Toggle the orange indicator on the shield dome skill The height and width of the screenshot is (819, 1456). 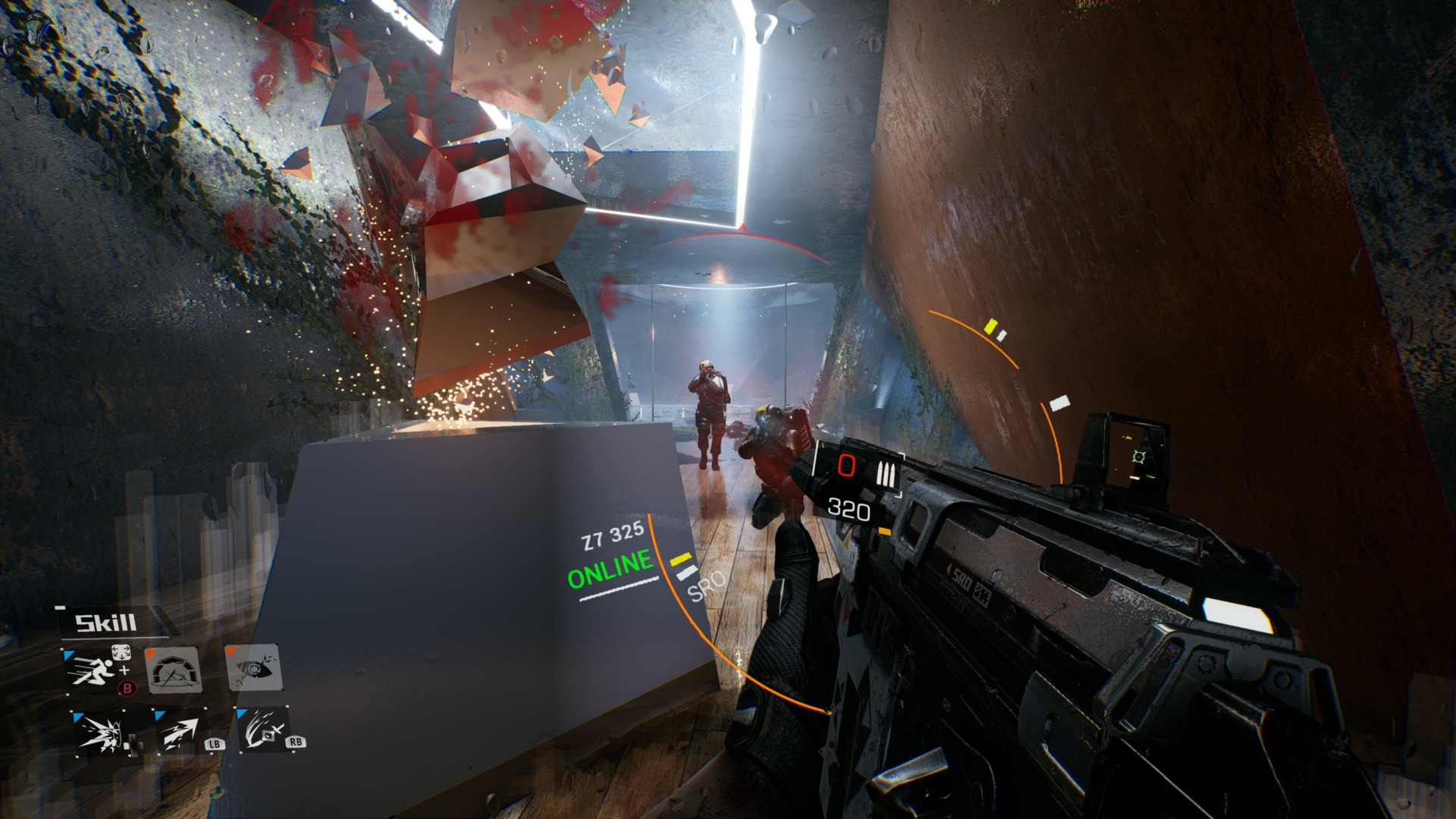(x=150, y=652)
